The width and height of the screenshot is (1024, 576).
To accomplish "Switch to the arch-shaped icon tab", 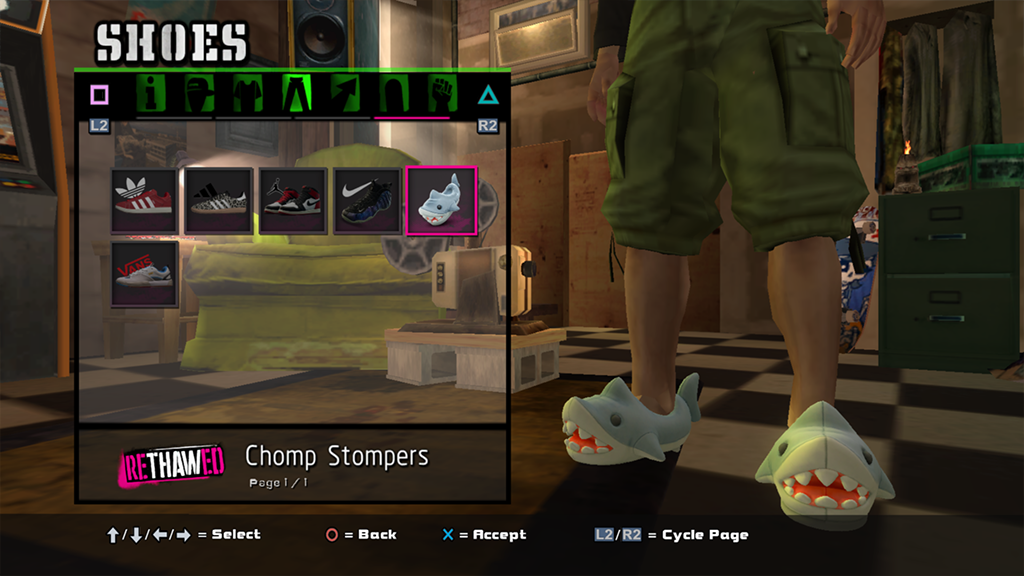I will tap(393, 94).
